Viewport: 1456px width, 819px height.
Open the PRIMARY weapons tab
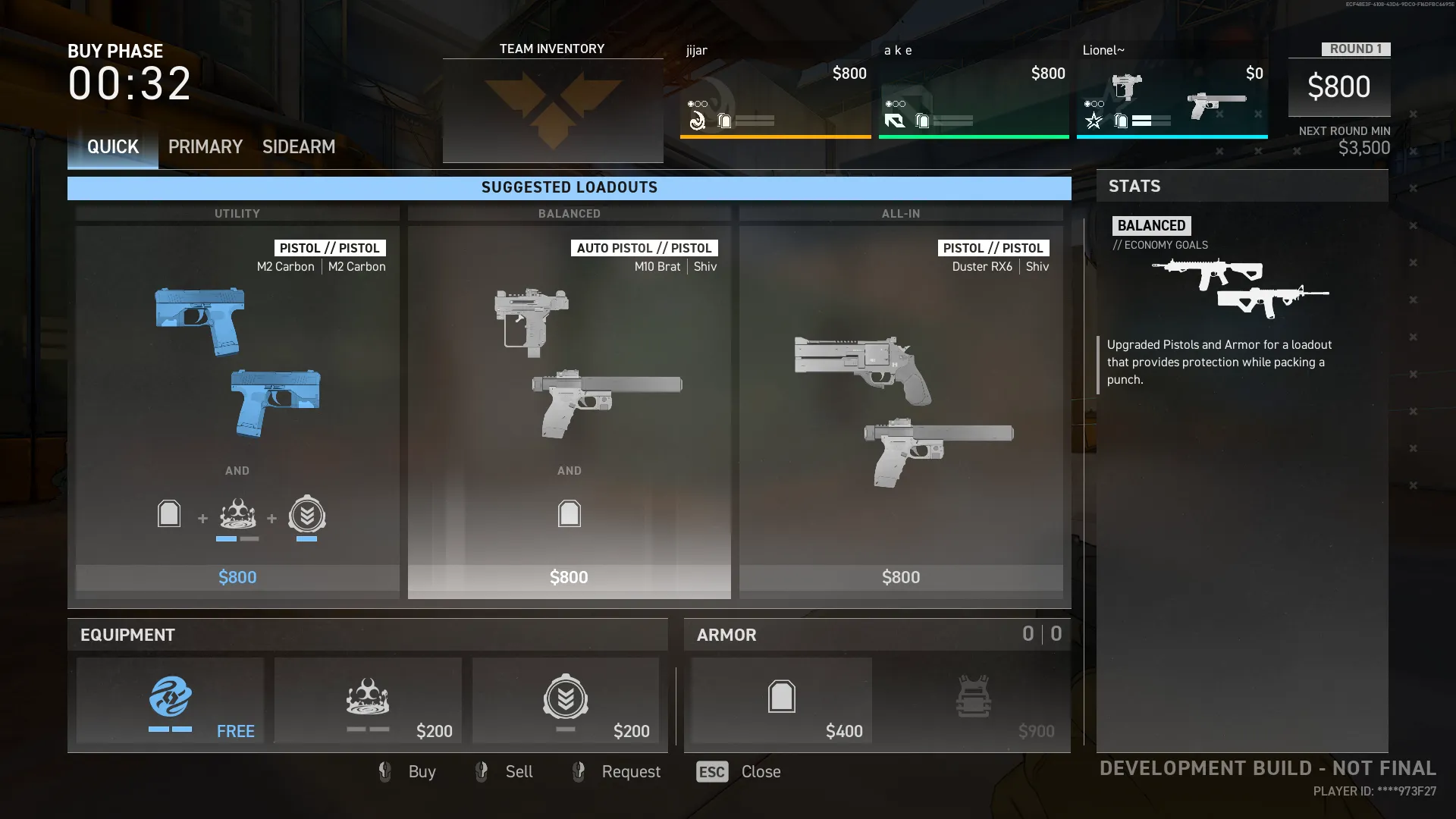coord(205,147)
